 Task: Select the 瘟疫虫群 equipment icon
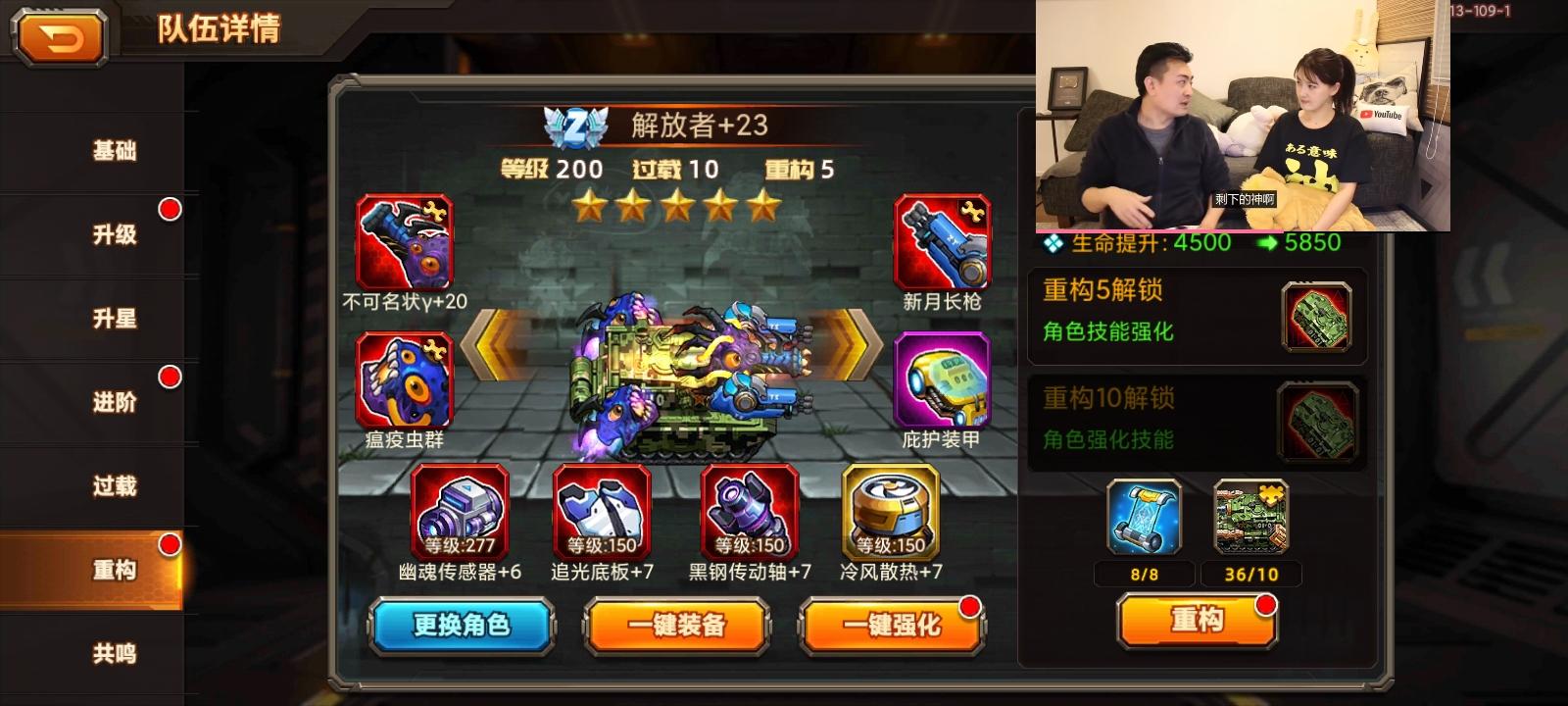coord(405,382)
